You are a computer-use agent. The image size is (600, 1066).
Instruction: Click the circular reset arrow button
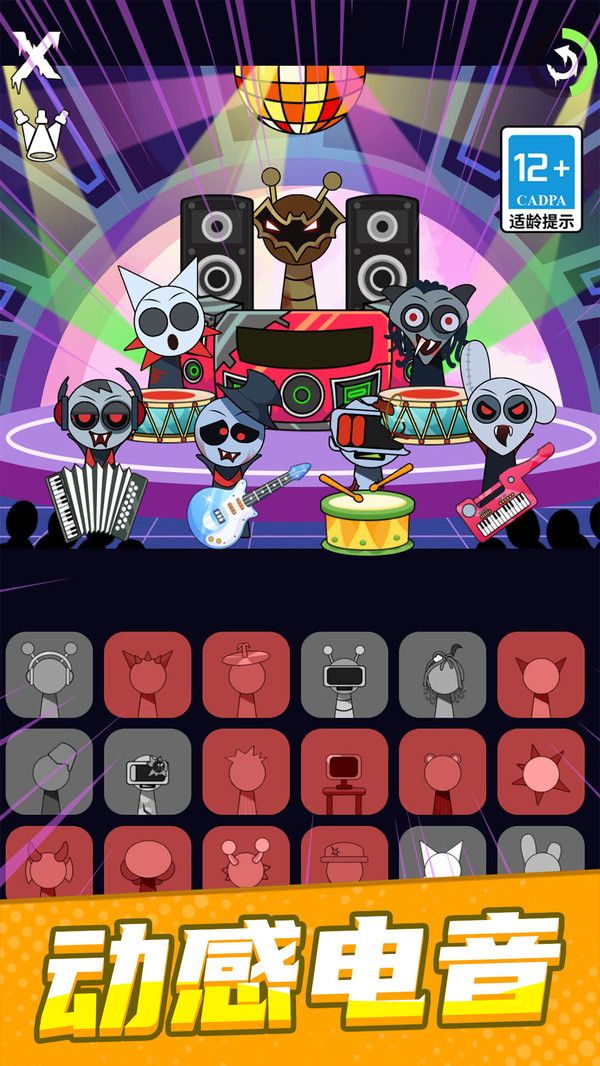[562, 64]
